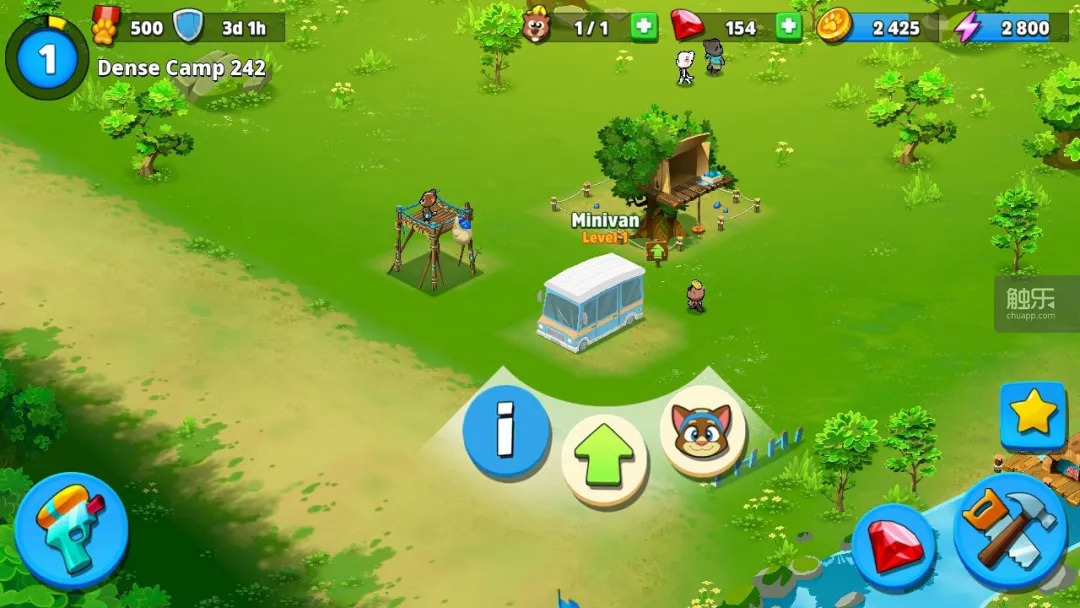This screenshot has width=1080, height=608.
Task: Buy more gems with the green plus
Action: point(789,27)
